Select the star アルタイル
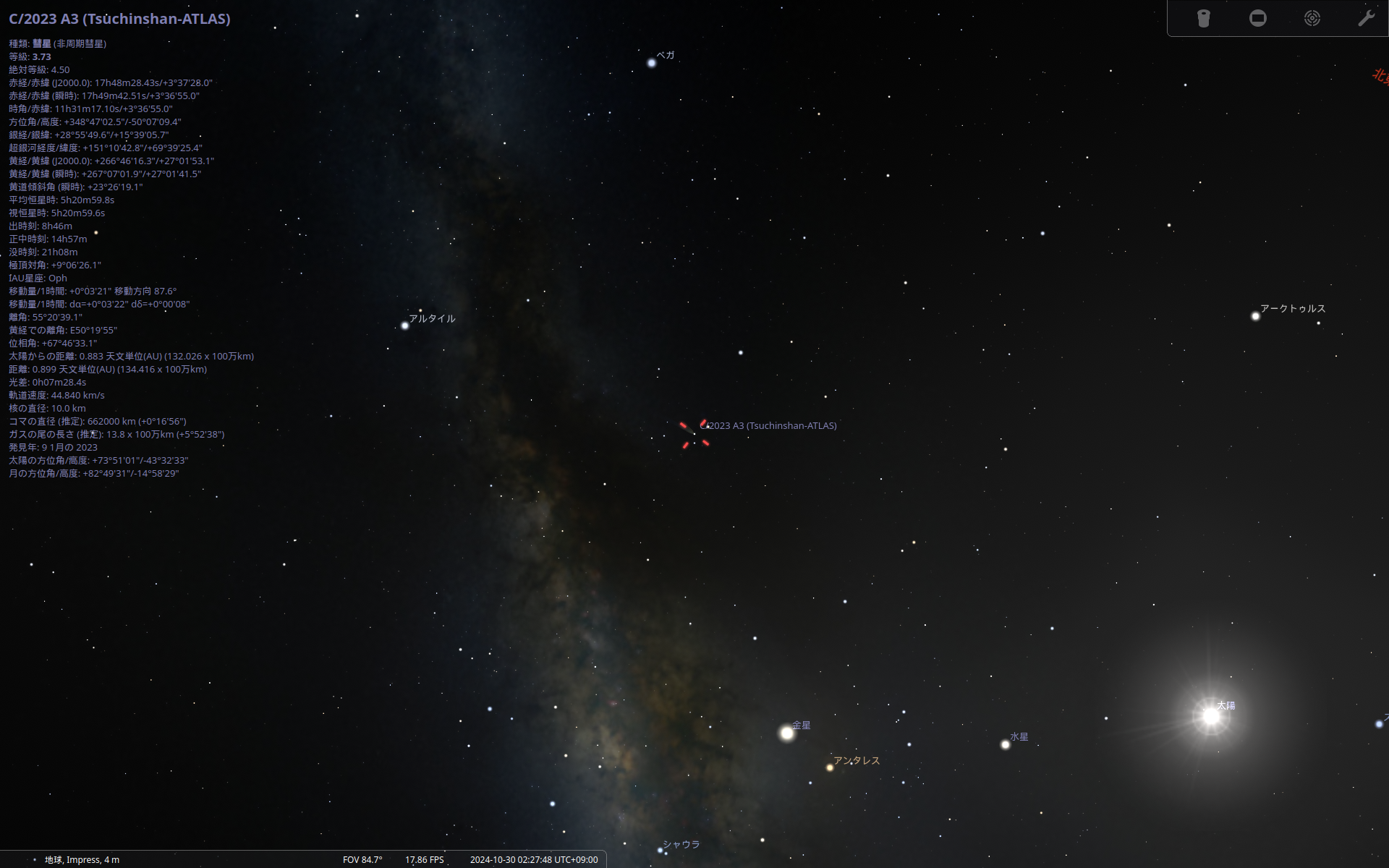 pos(404,325)
